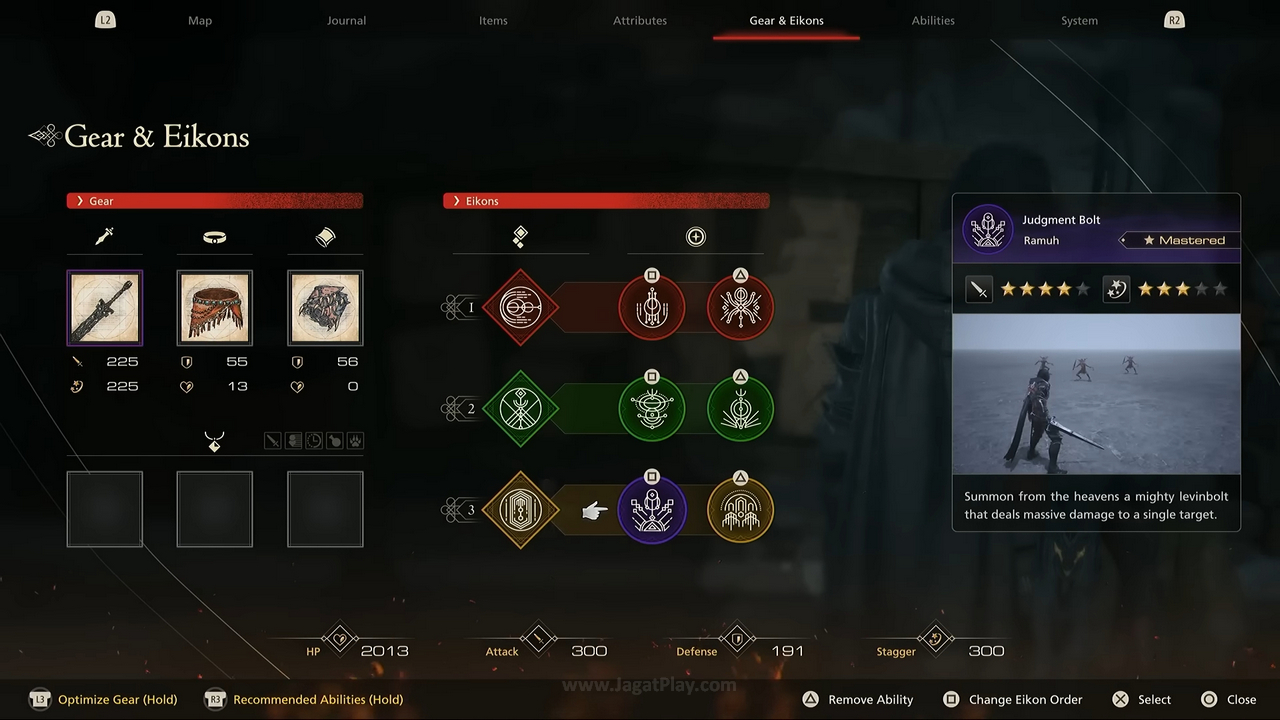
Task: Select the red triangle ability in Eikon row 1
Action: click(x=740, y=307)
